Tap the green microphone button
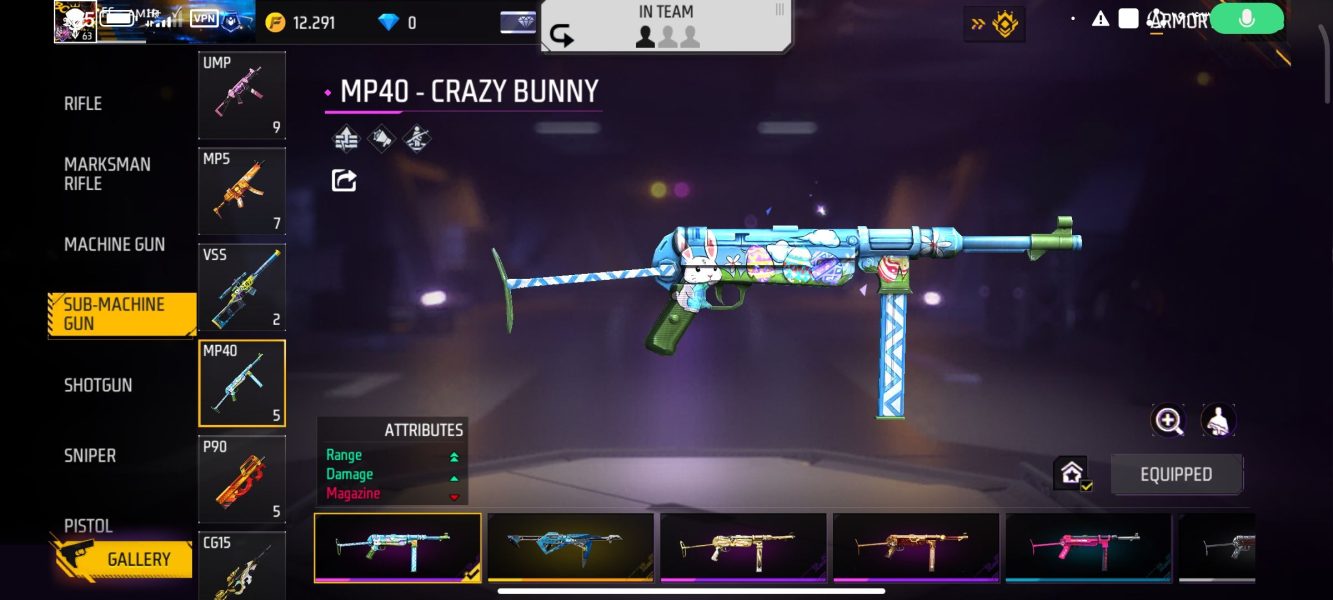Viewport: 1333px width, 600px height. (x=1246, y=19)
